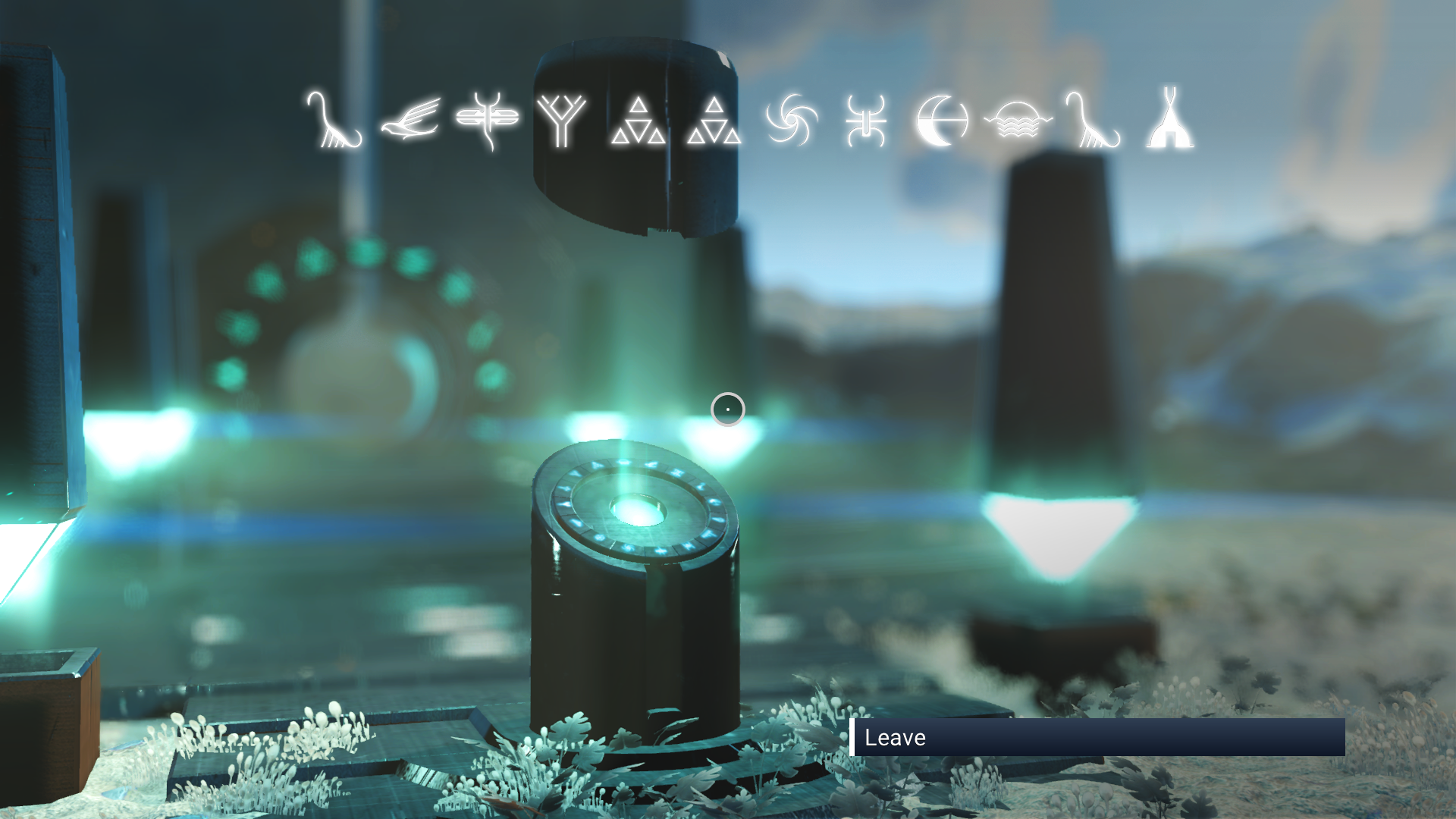Click the Sunset over waves glyph

coord(1017,121)
